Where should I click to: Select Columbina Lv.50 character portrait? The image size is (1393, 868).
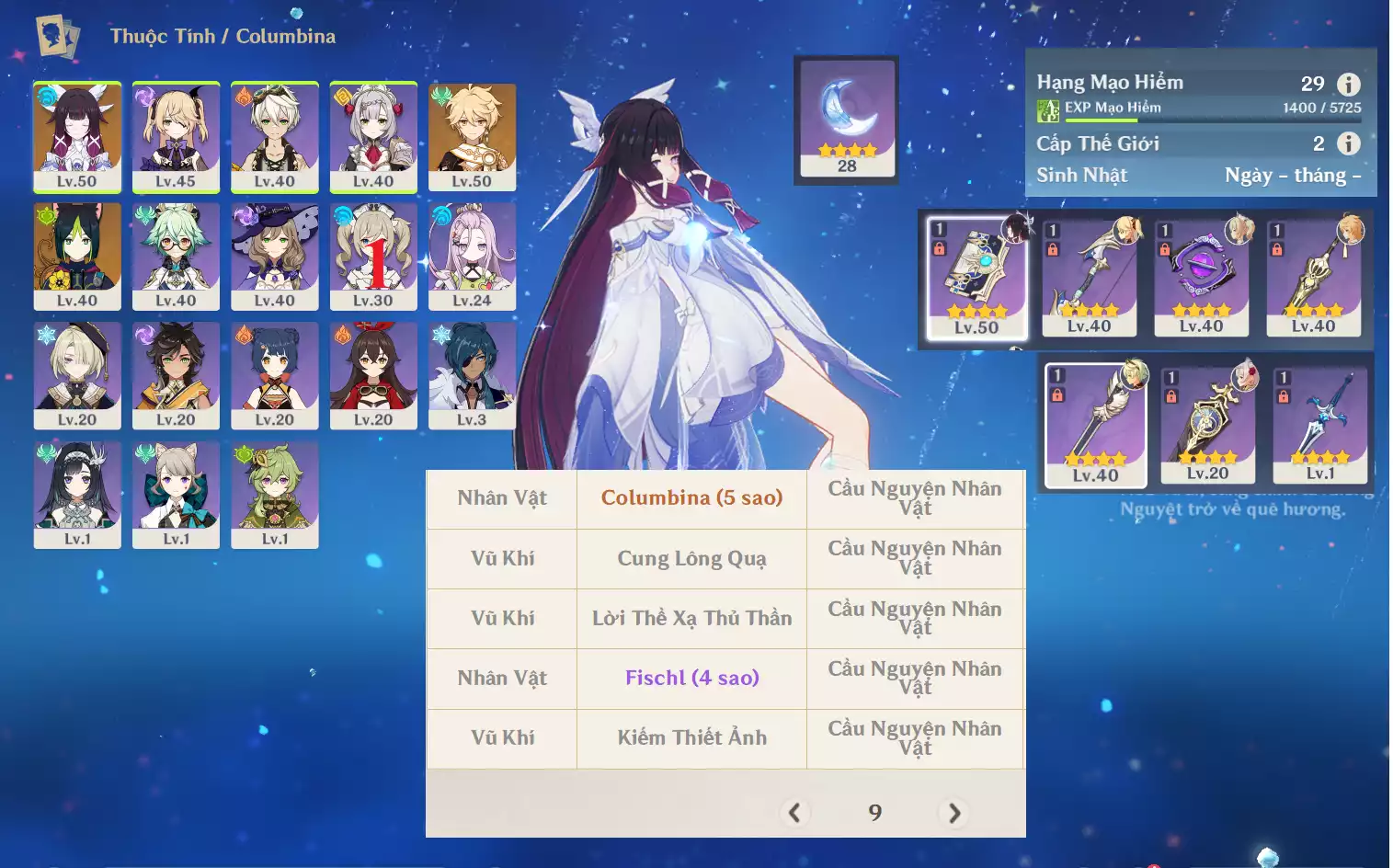tap(77, 136)
